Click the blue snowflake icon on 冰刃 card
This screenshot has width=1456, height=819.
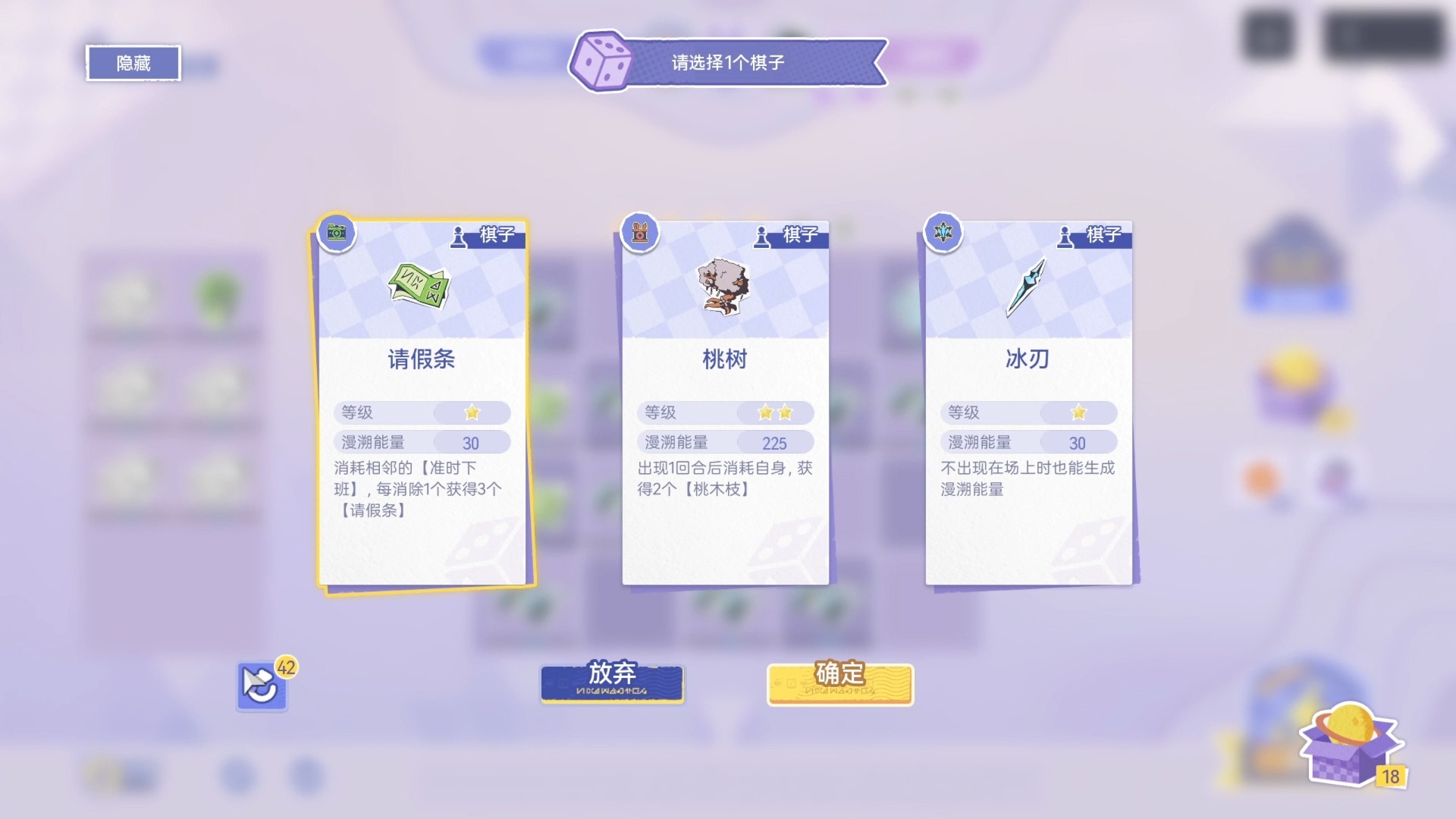coord(942,234)
